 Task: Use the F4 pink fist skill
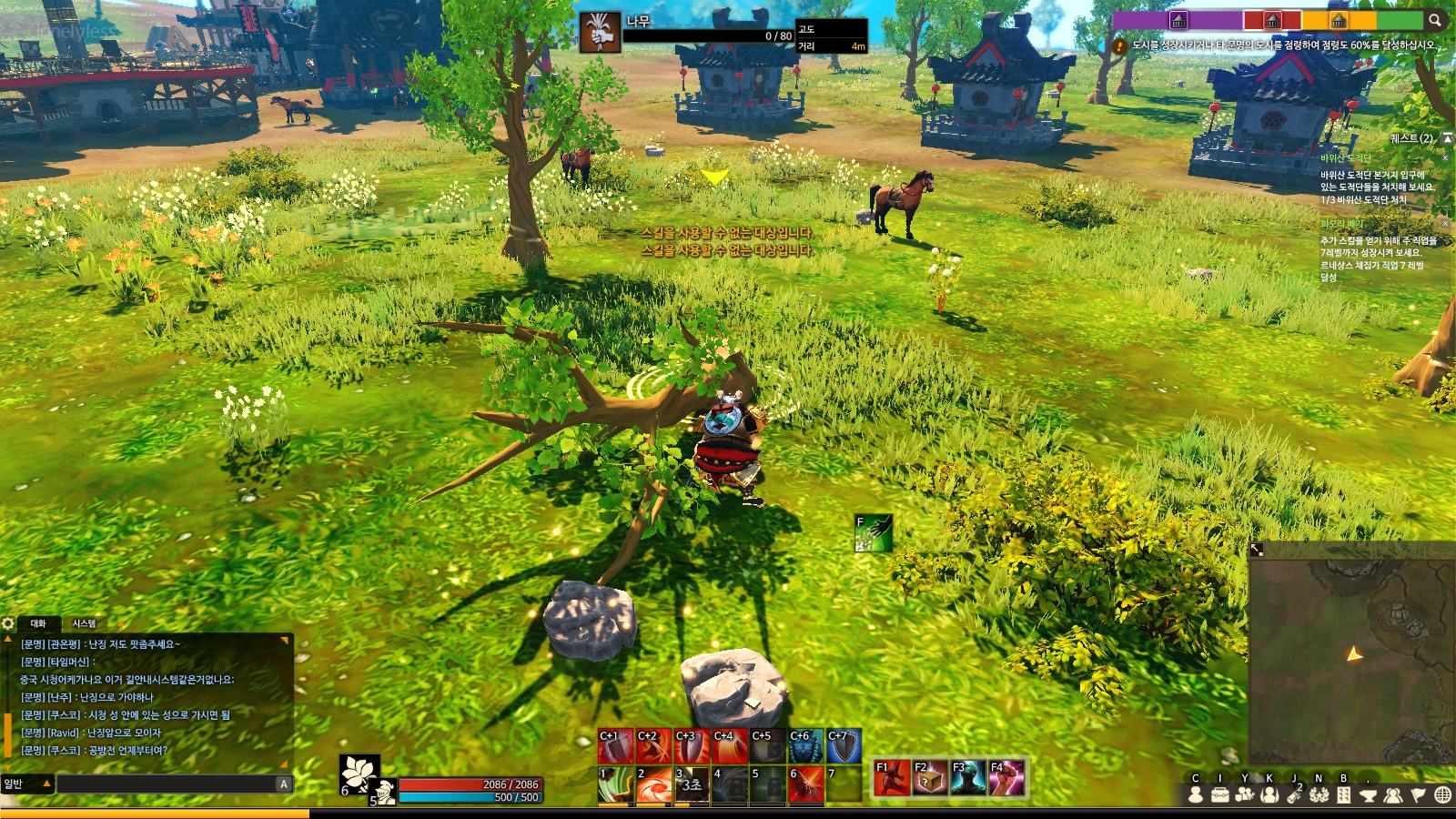[x=1006, y=778]
